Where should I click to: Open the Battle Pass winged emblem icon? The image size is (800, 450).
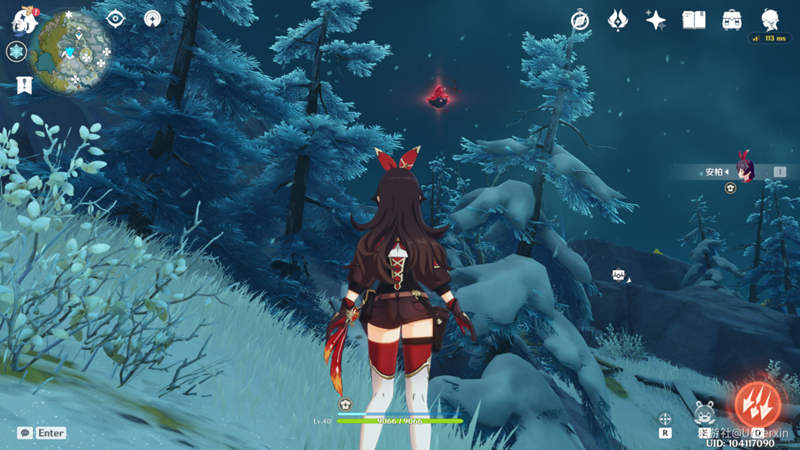pyautogui.click(x=618, y=20)
